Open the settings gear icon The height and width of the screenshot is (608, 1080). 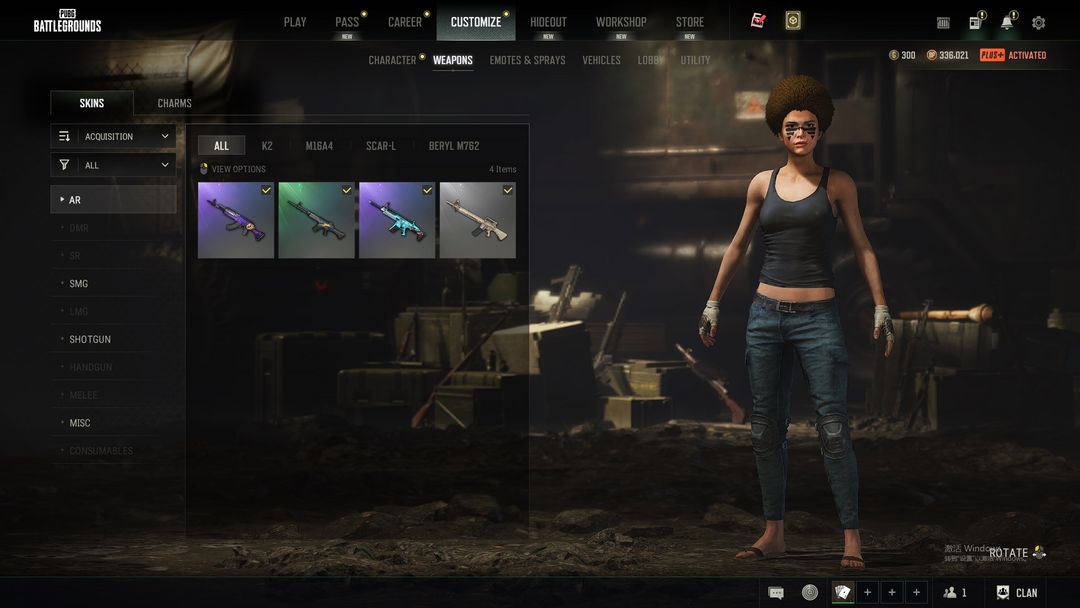(x=1038, y=23)
